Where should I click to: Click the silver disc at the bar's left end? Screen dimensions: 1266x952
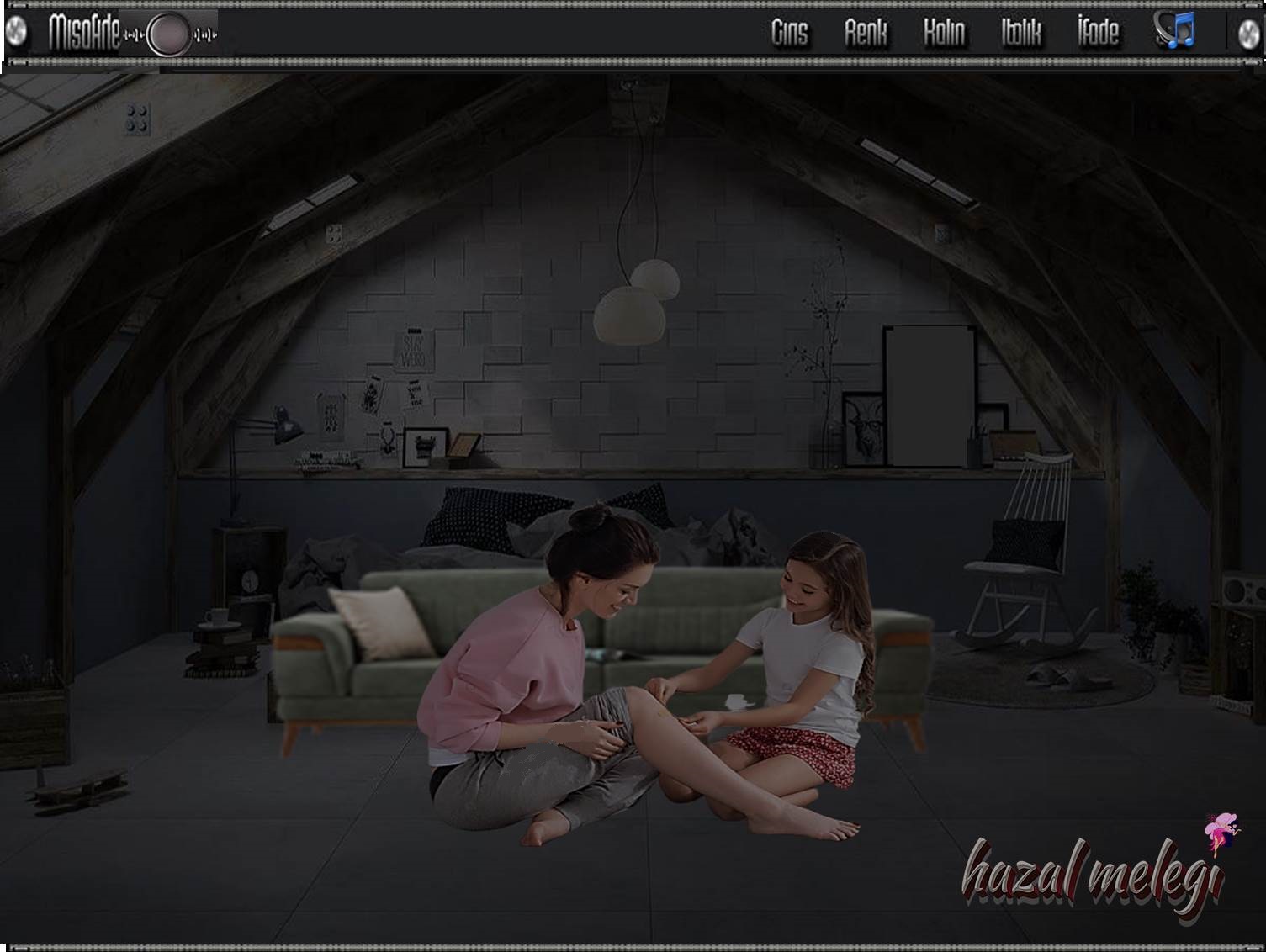point(16,33)
